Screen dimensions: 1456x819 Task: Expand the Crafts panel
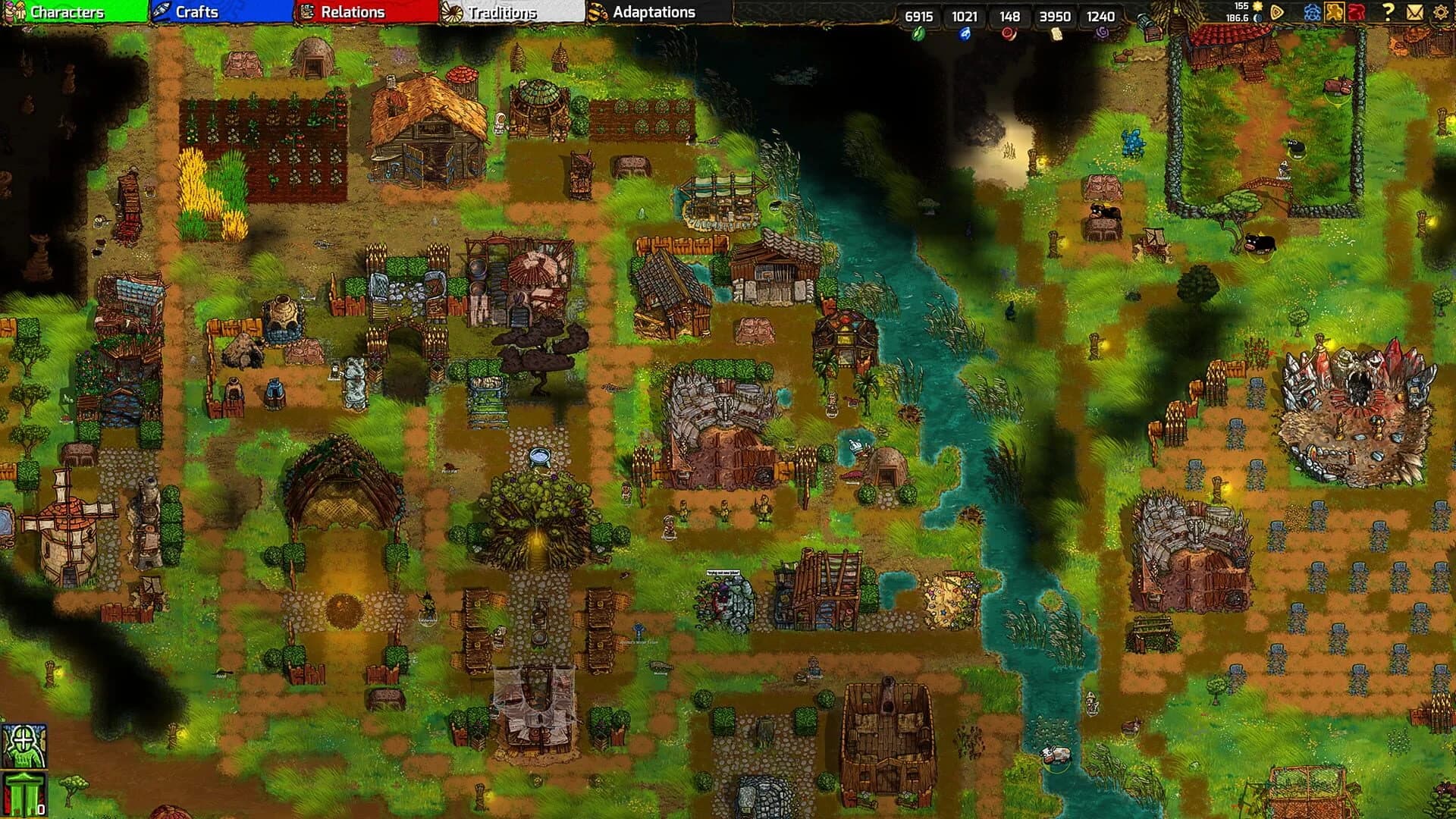195,12
